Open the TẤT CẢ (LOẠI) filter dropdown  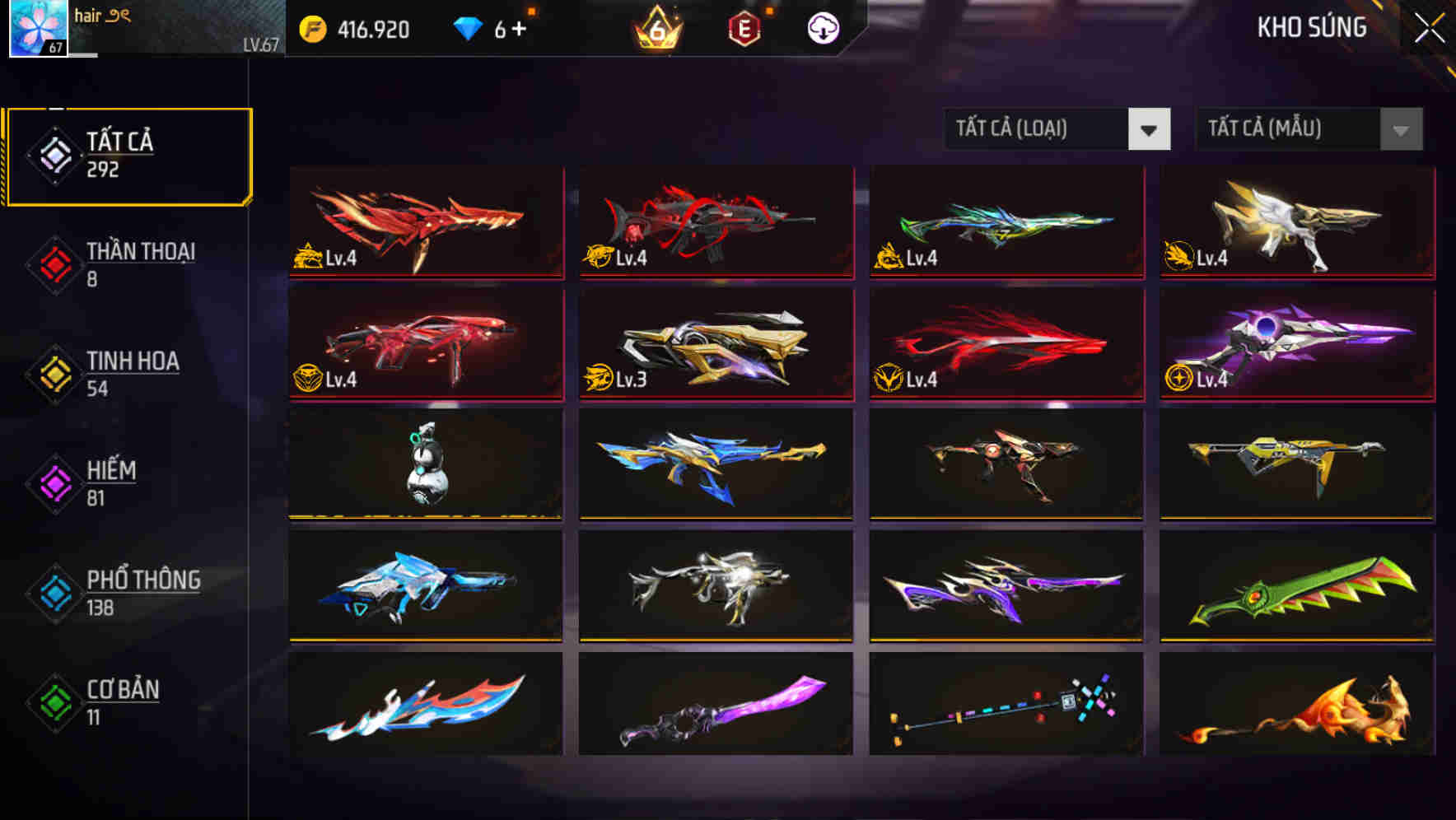click(x=1038, y=129)
